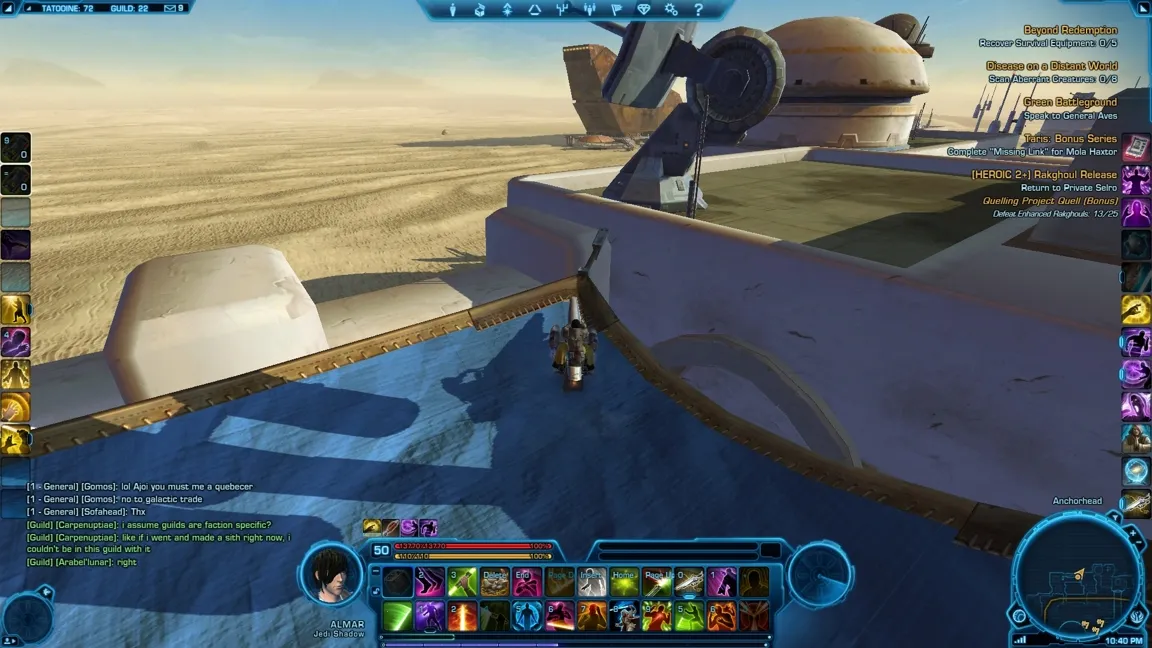Click the Anchorhead minimap
1152x648 pixels.
click(x=1076, y=577)
